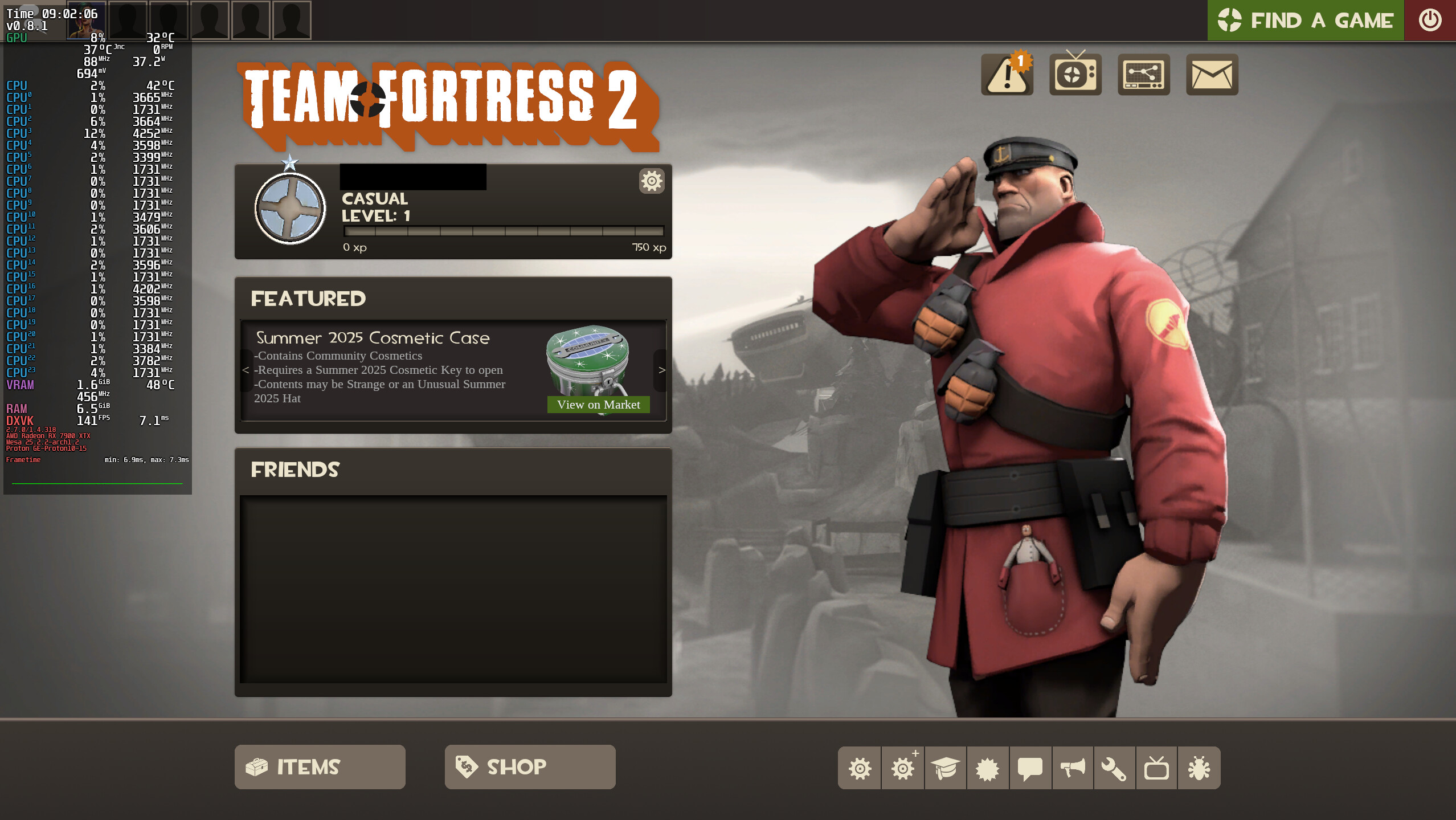Open the casual rank panel gear settings
Viewport: 1456px width, 820px height.
pos(652,181)
